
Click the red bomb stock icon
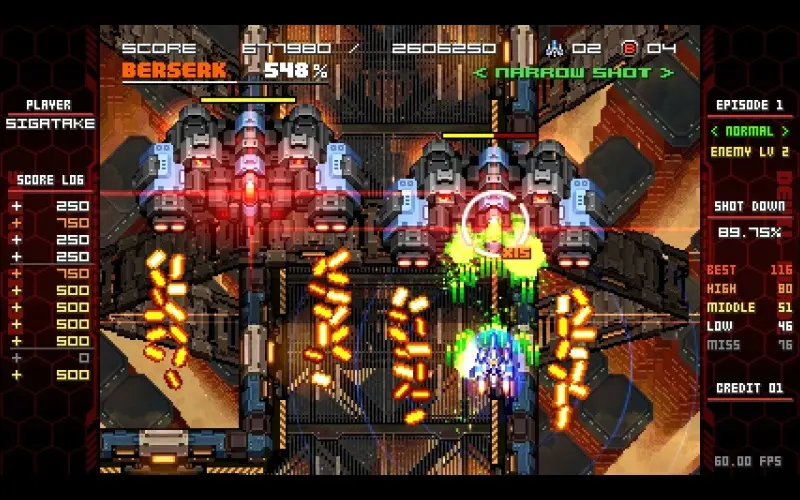pos(629,47)
